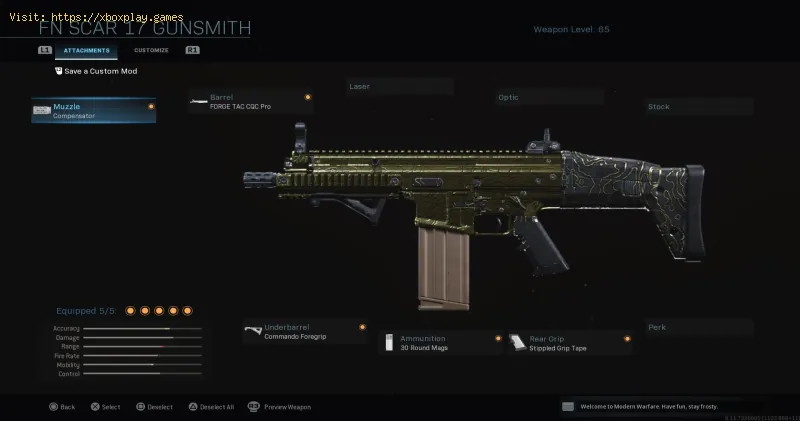This screenshot has width=800, height=421.
Task: Open the Customize tab
Action: click(151, 50)
